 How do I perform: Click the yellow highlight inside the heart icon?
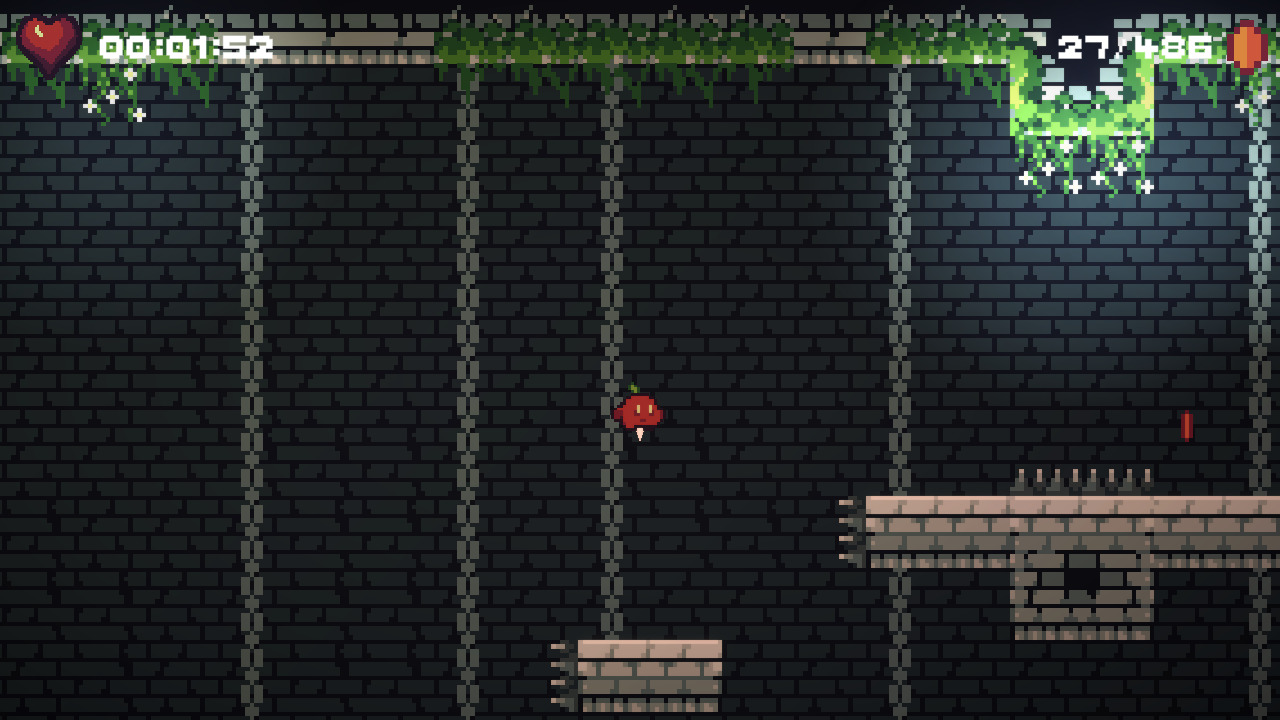pos(40,33)
